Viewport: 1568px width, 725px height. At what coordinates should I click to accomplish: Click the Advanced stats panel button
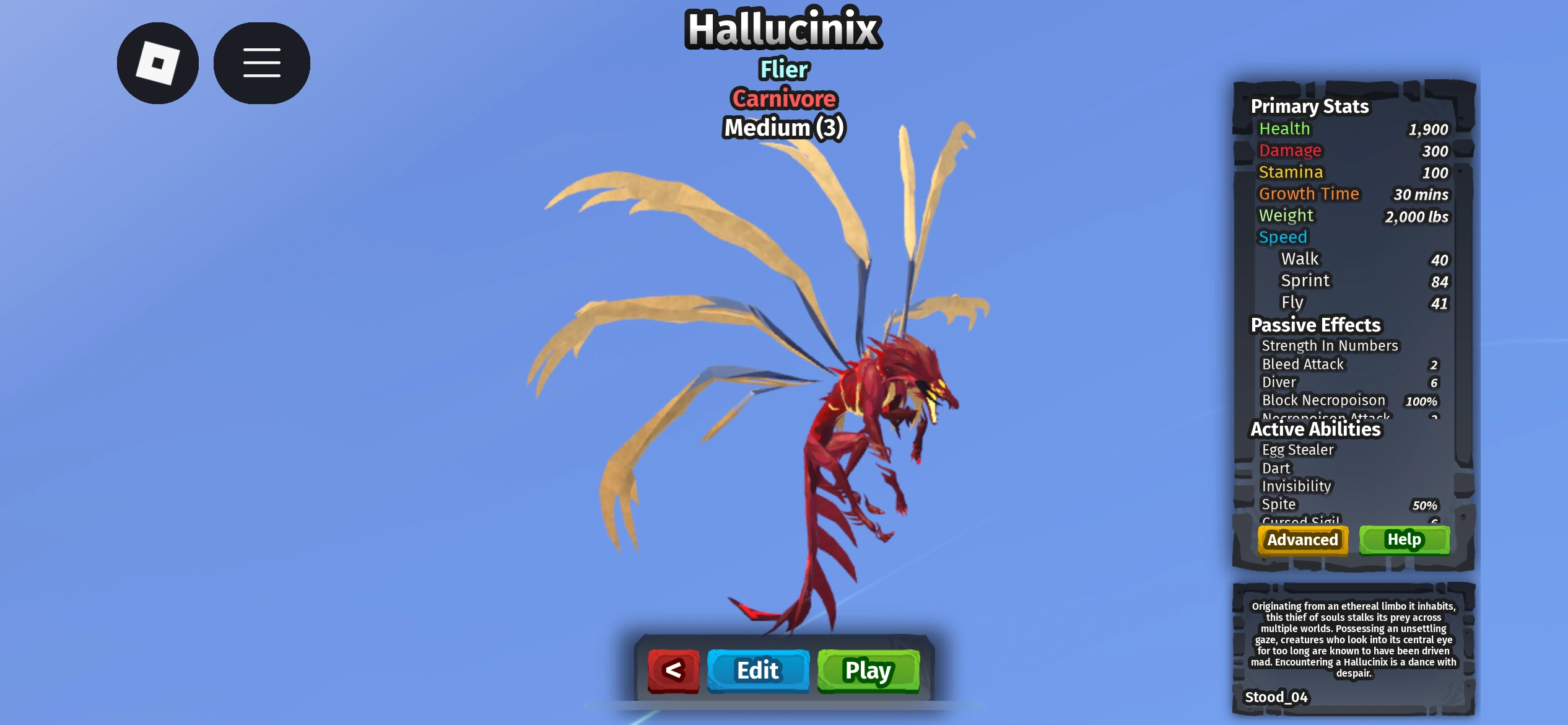pos(1302,540)
